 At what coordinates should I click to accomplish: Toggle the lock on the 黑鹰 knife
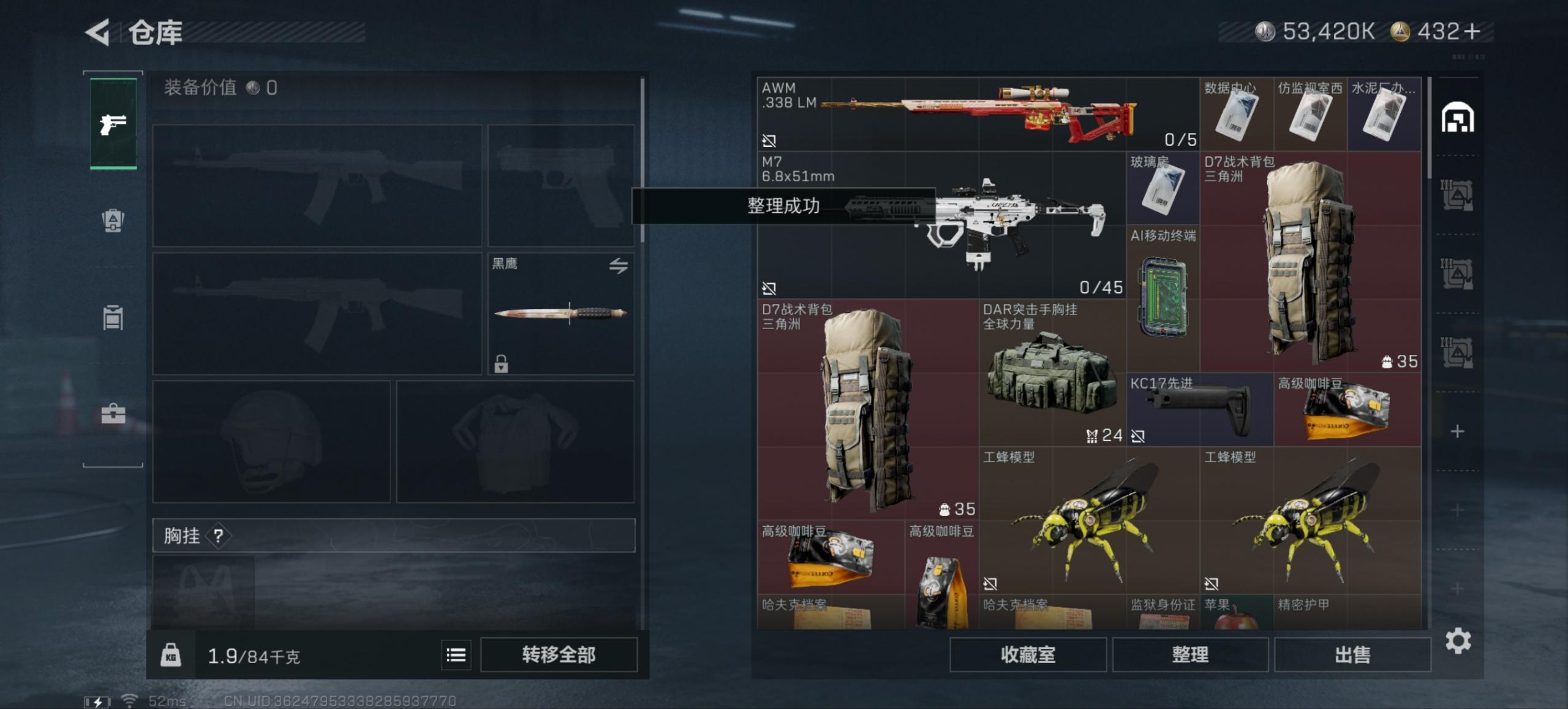pos(502,365)
